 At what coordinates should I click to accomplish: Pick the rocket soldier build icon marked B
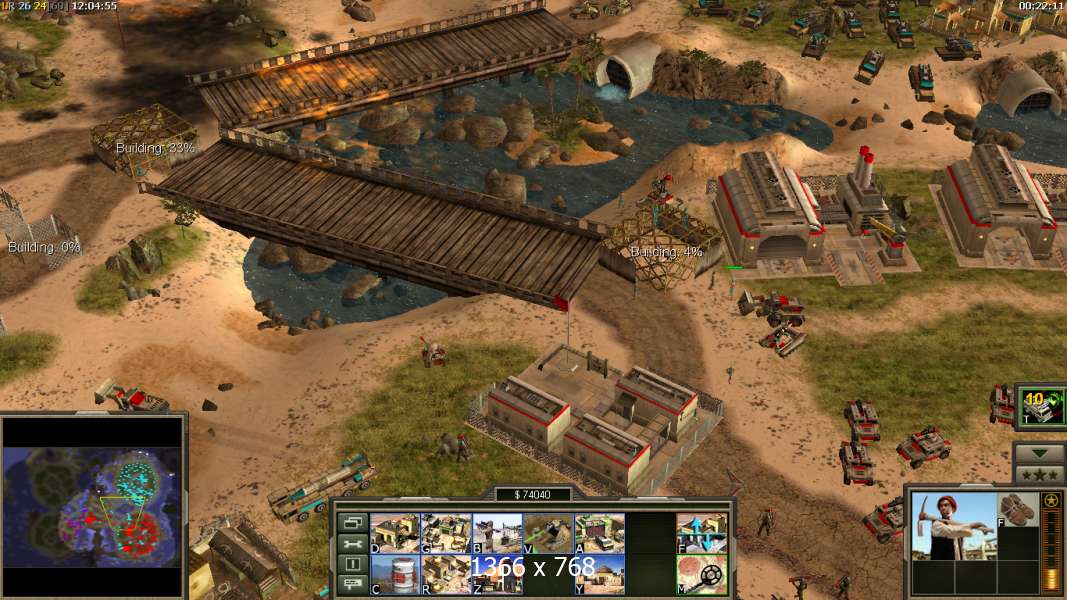[x=497, y=534]
